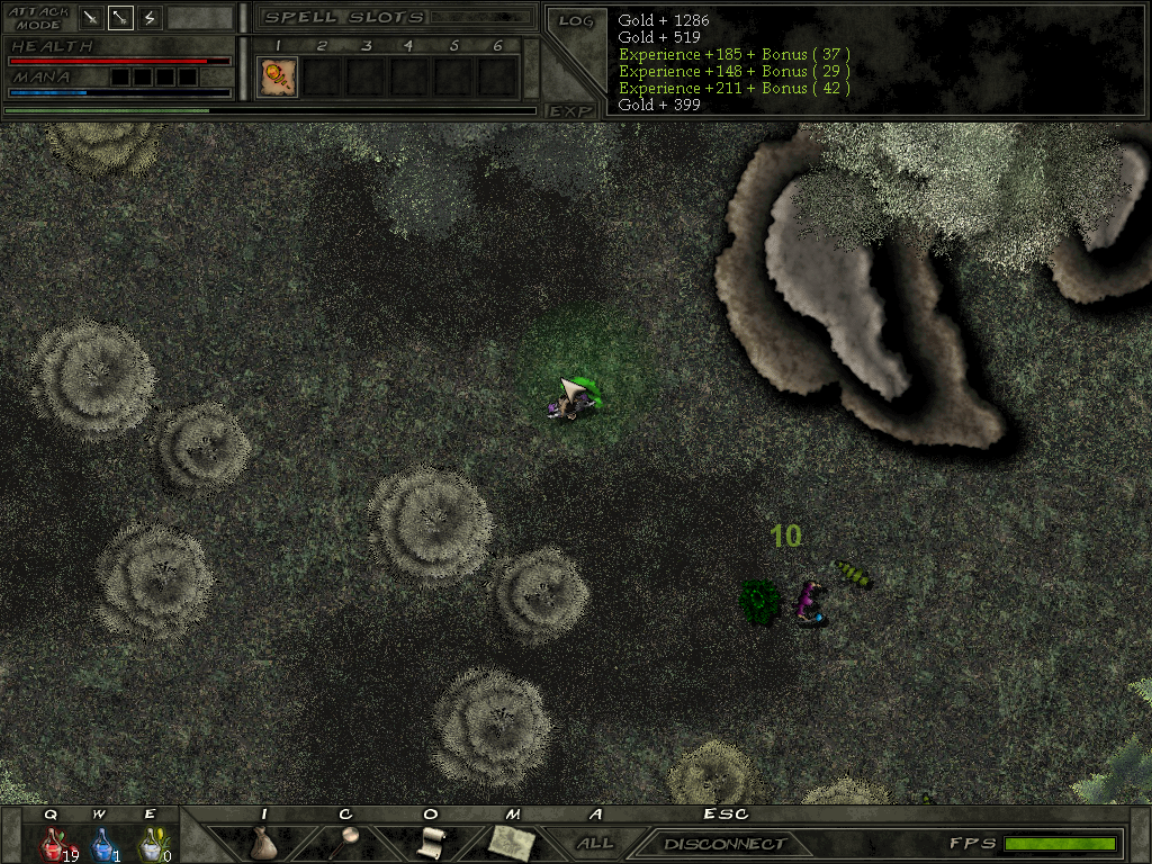This screenshot has width=1152, height=864.
Task: Open the LOG panel
Action: 575,21
